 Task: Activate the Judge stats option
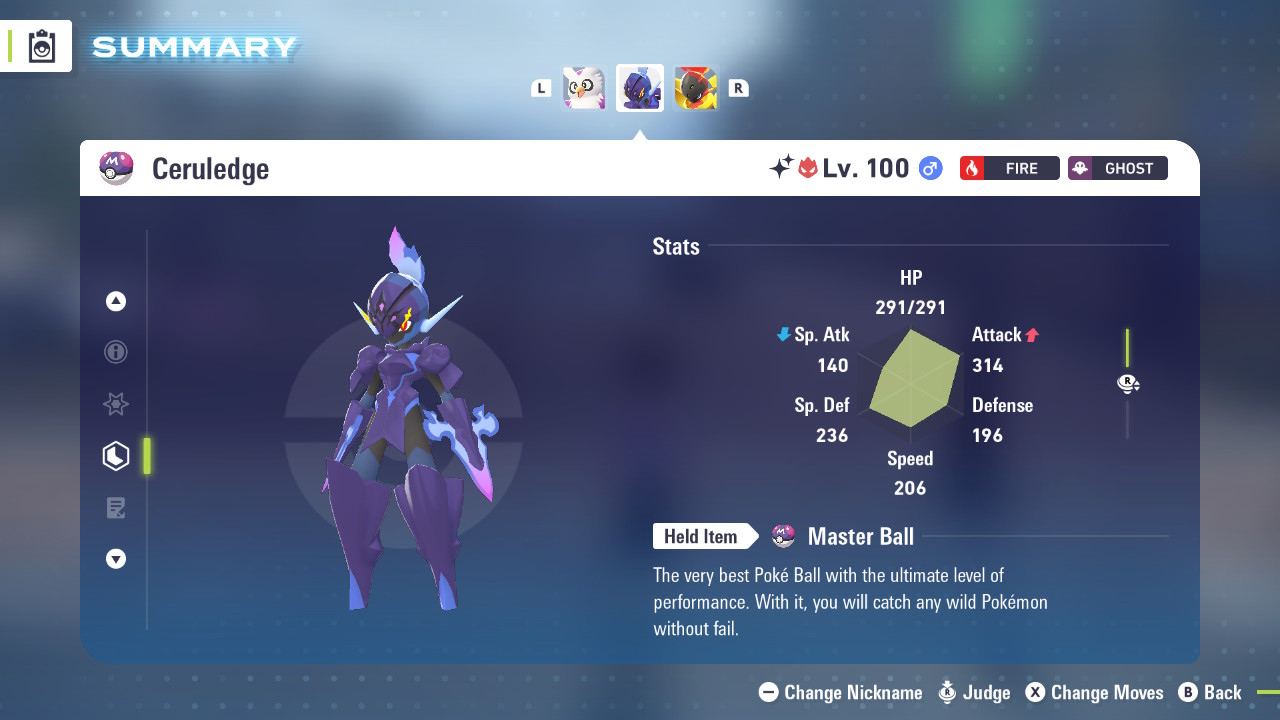point(974,692)
